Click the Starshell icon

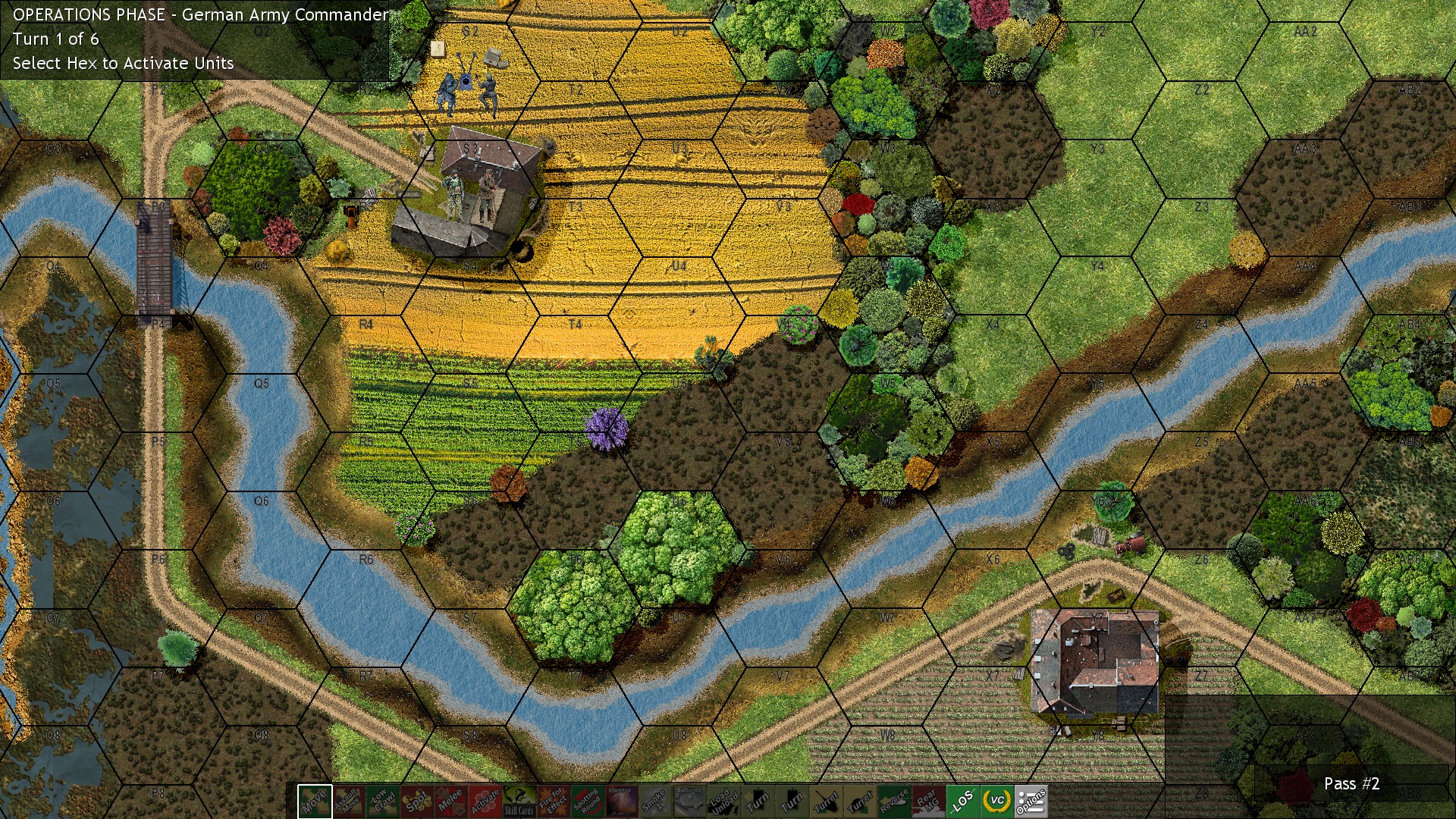[x=623, y=802]
